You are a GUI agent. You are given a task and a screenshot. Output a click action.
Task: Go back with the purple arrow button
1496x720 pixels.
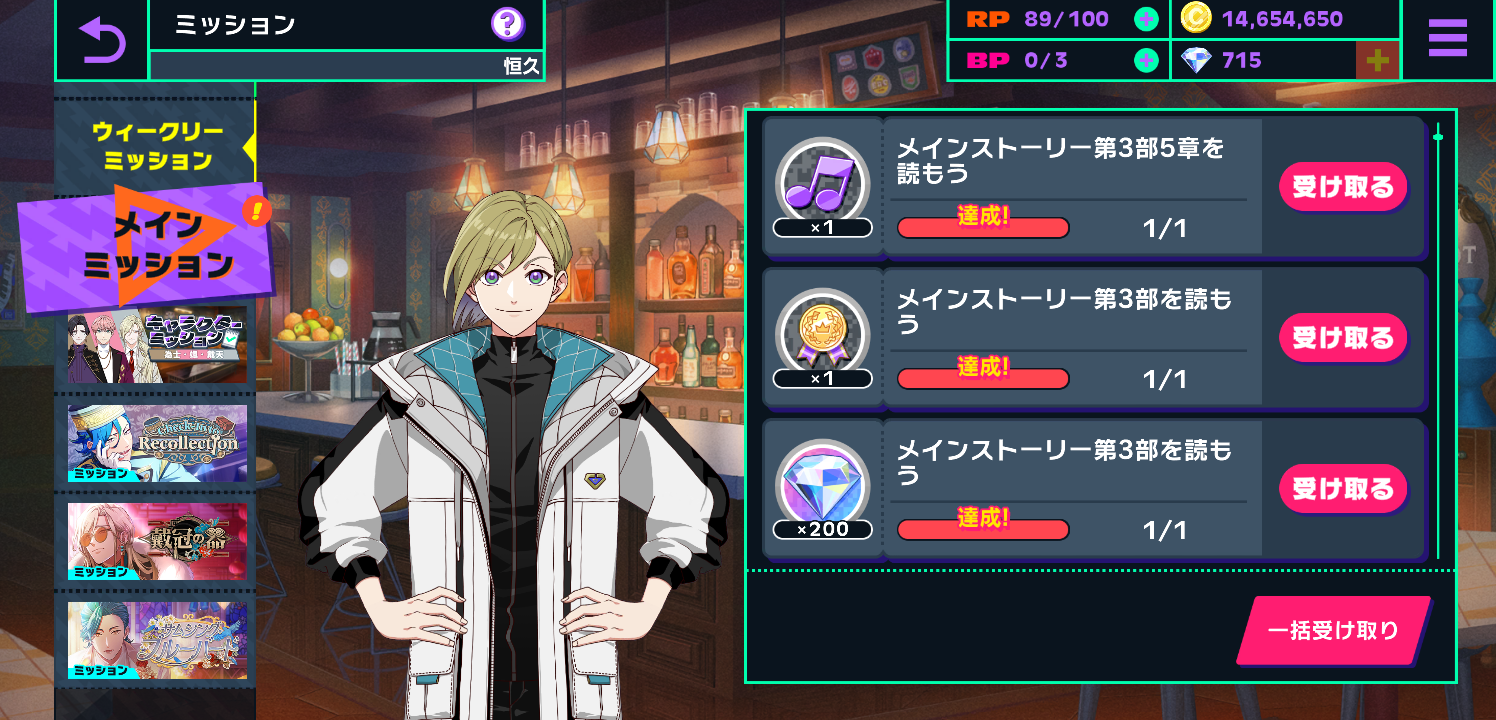[x=102, y=40]
